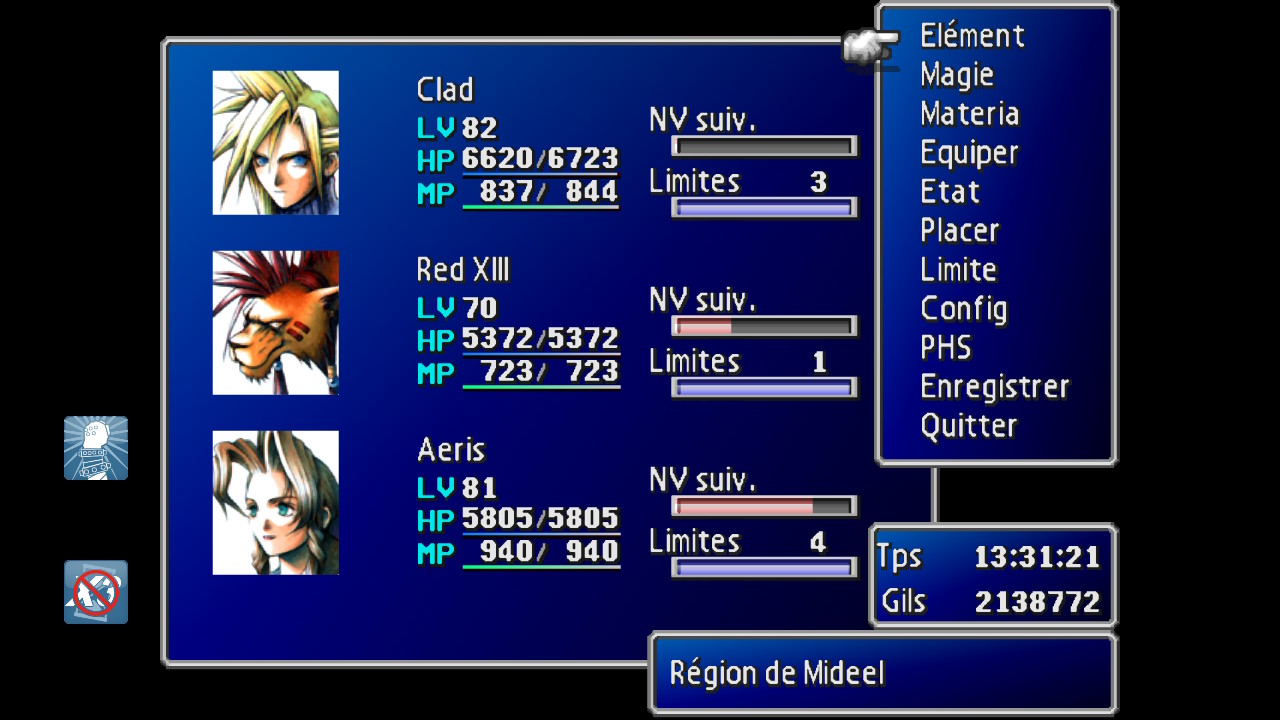Image resolution: width=1280 pixels, height=720 pixels.
Task: Activate the armored fist booster icon
Action: (96, 448)
